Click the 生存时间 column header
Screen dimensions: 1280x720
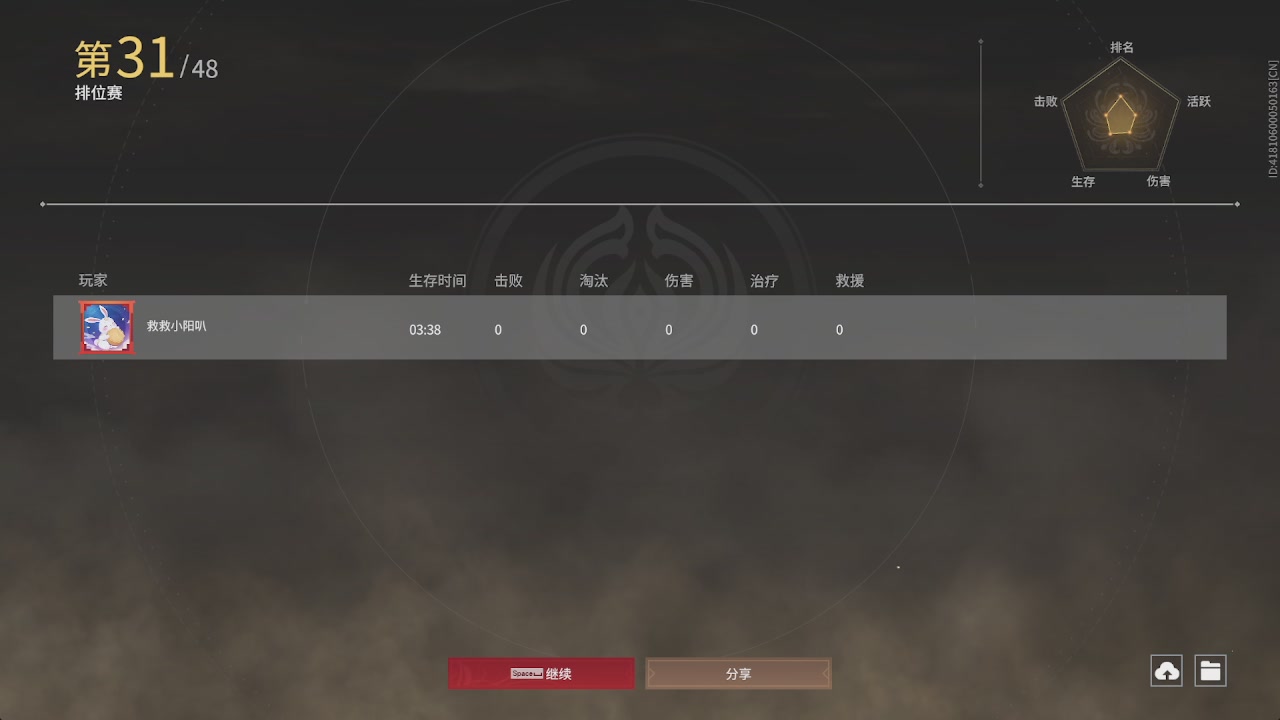[437, 281]
